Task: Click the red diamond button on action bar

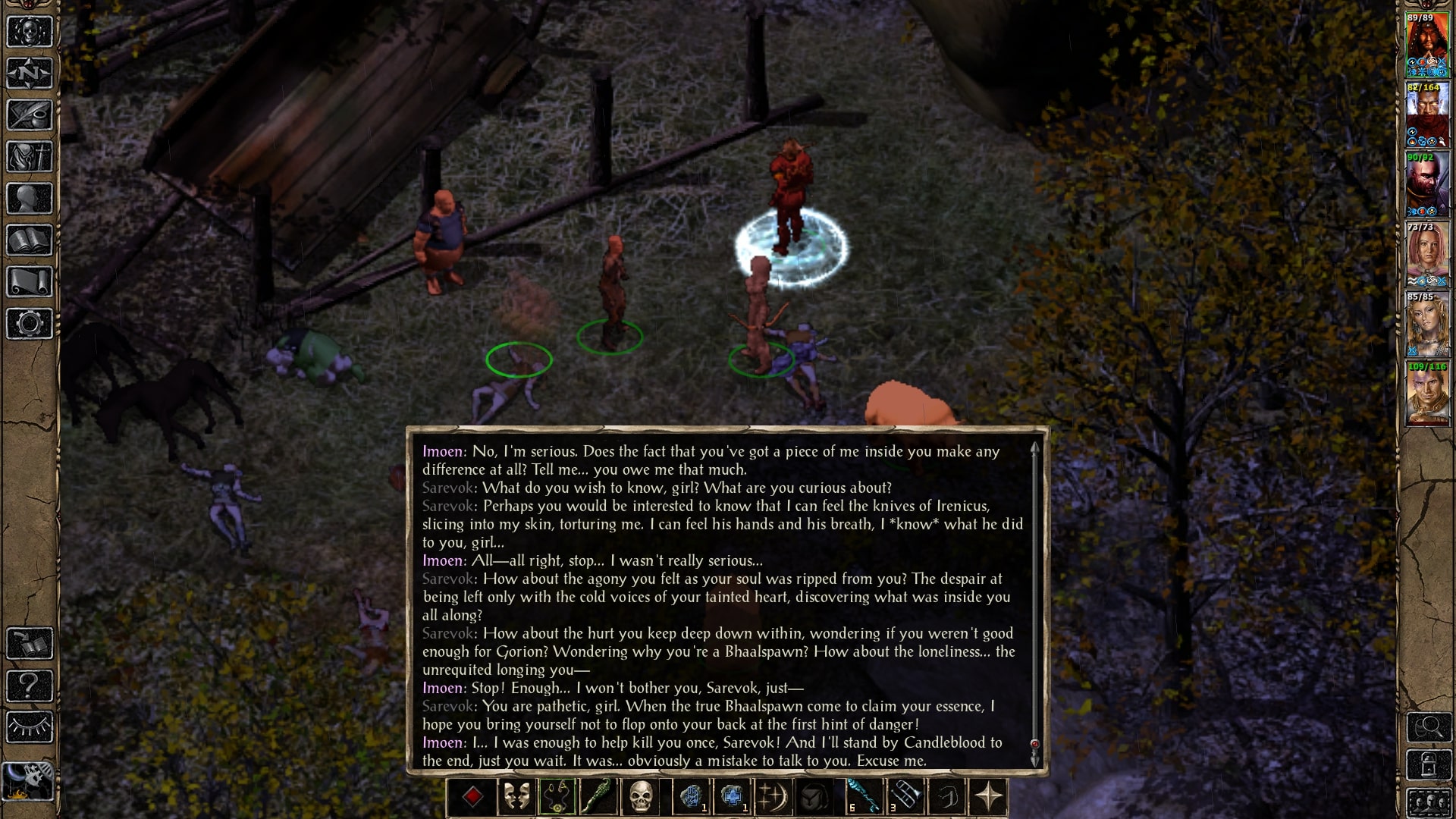Action: (472, 797)
